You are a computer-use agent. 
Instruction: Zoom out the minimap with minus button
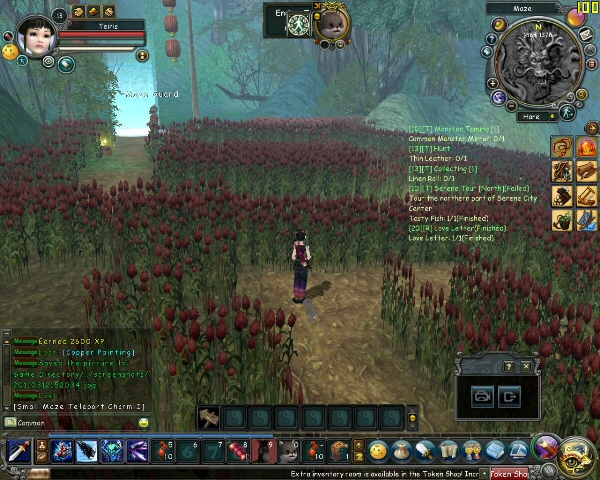tap(512, 106)
